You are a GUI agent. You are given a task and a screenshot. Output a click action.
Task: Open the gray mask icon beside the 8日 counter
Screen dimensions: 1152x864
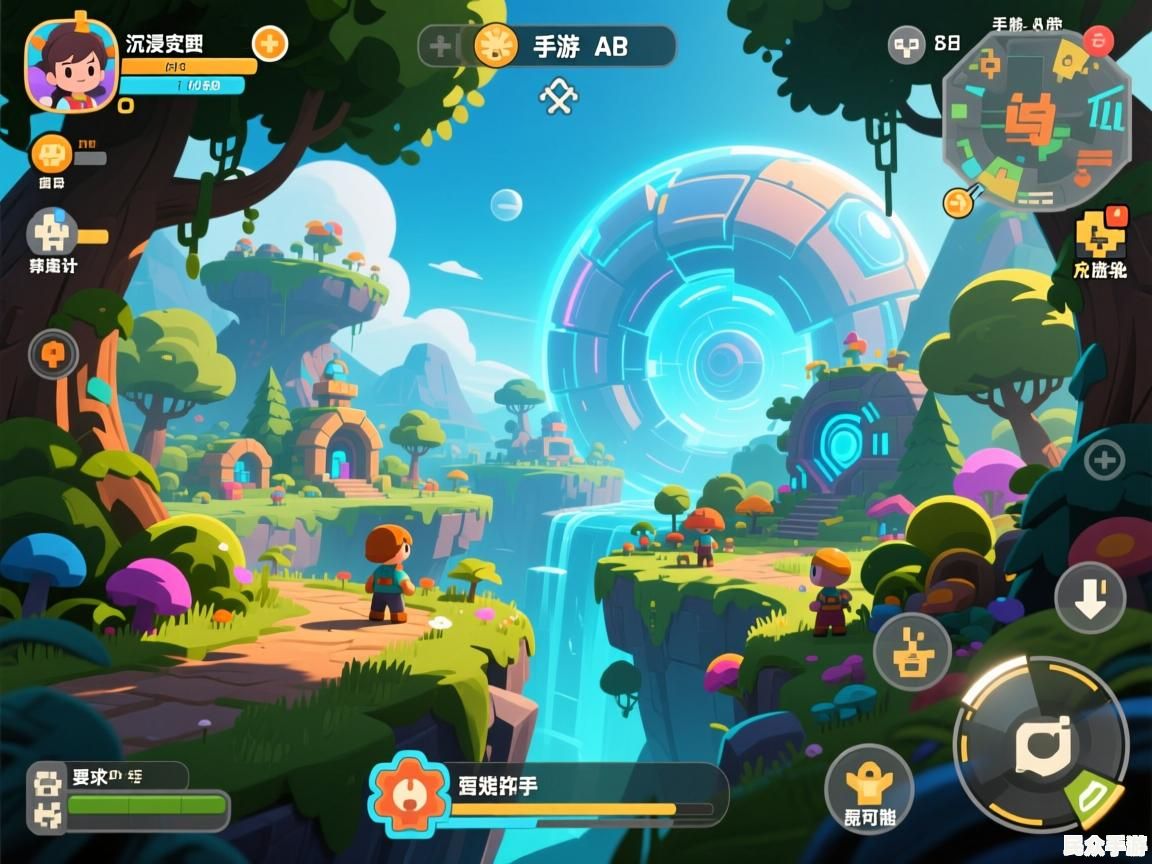tap(907, 44)
